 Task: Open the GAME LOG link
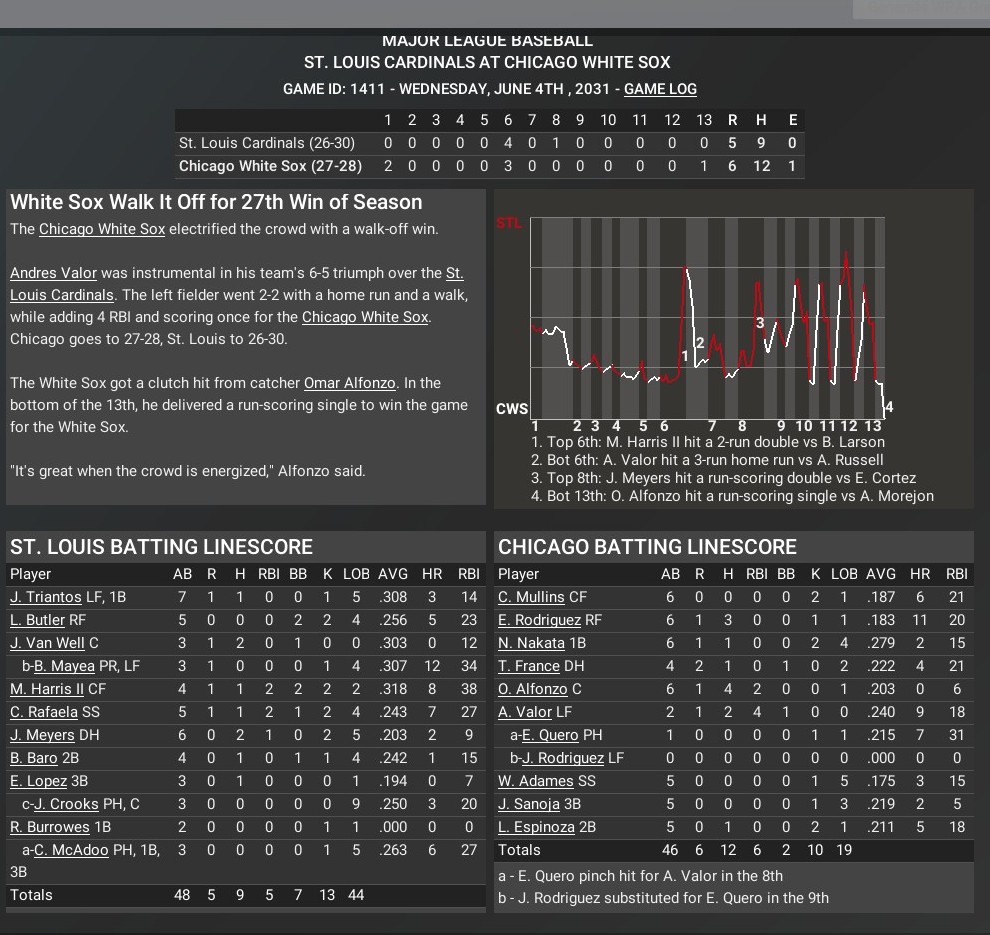click(x=660, y=89)
